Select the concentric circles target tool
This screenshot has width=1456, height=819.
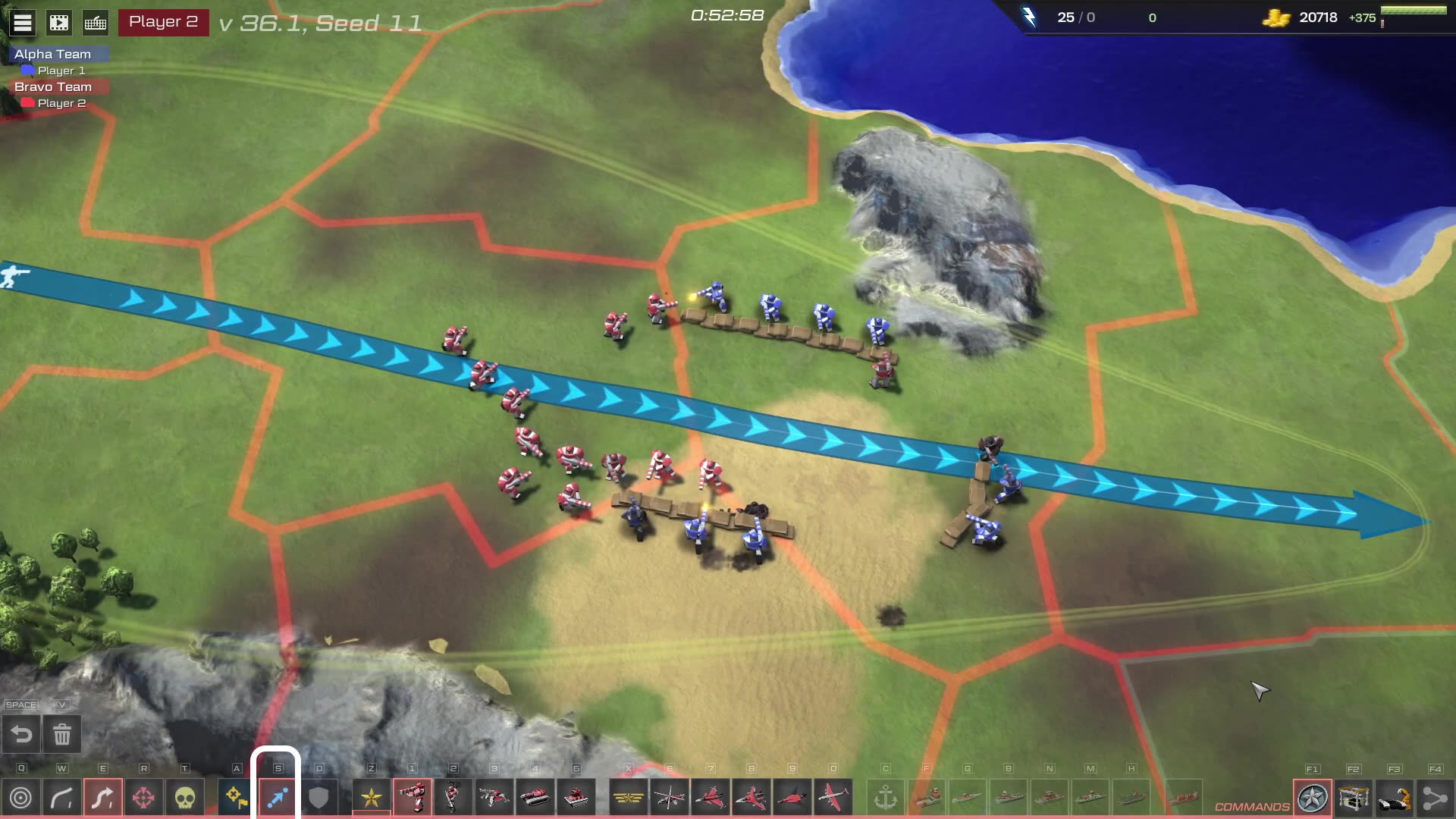[21, 798]
